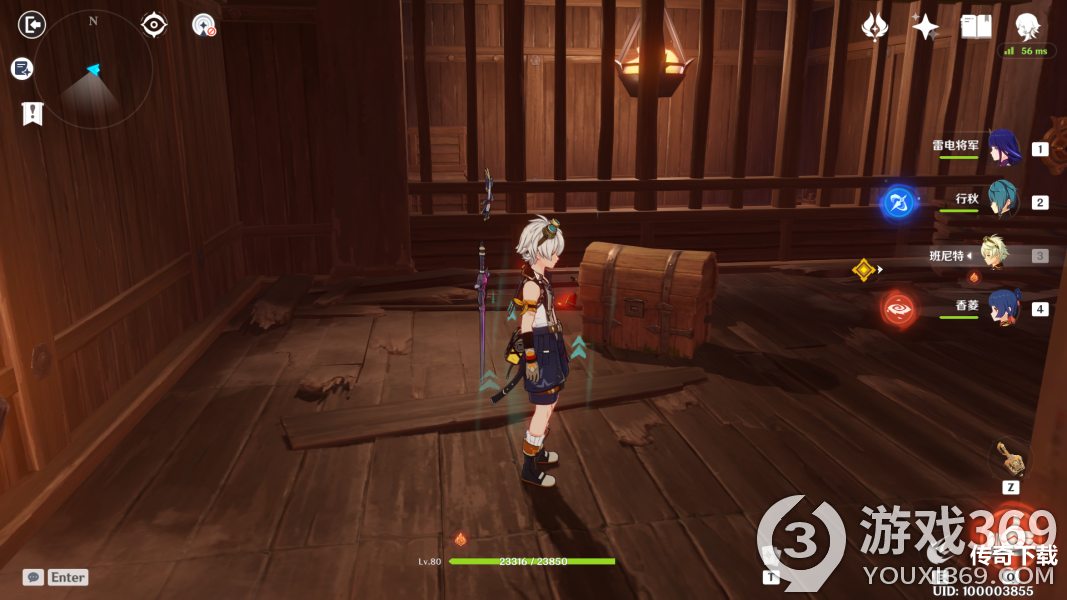The height and width of the screenshot is (600, 1067).
Task: Open the Wish menu icon
Action: (x=875, y=27)
